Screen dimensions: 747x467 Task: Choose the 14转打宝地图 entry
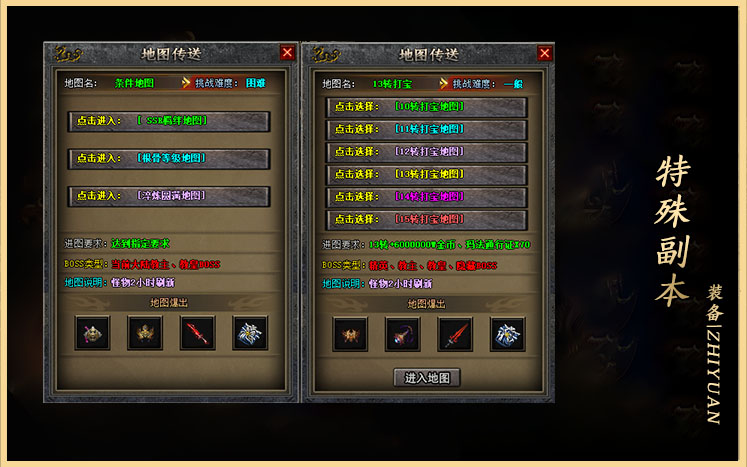coord(426,197)
